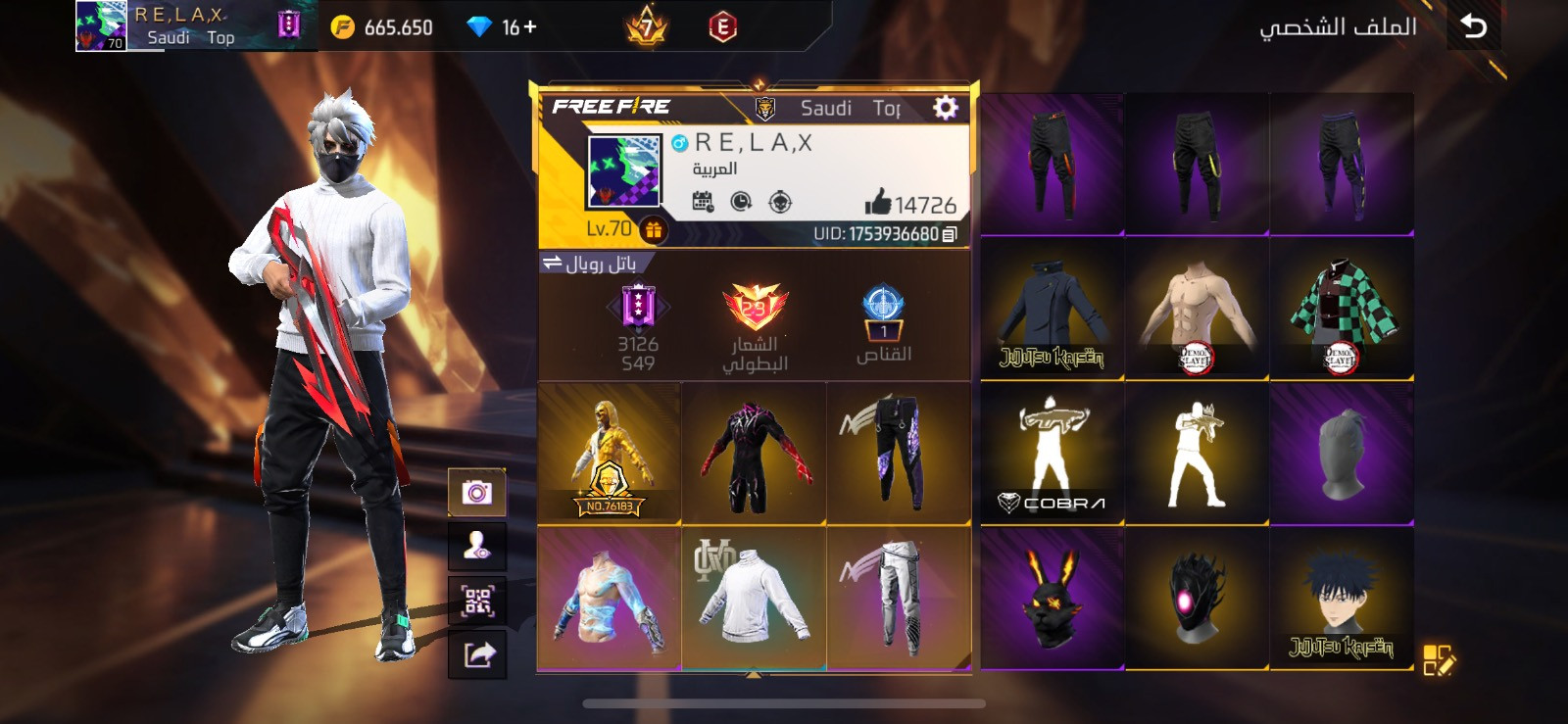Select the shirtless muscular Demon Slayer top
This screenshot has height=724, width=1568.
point(1197,310)
